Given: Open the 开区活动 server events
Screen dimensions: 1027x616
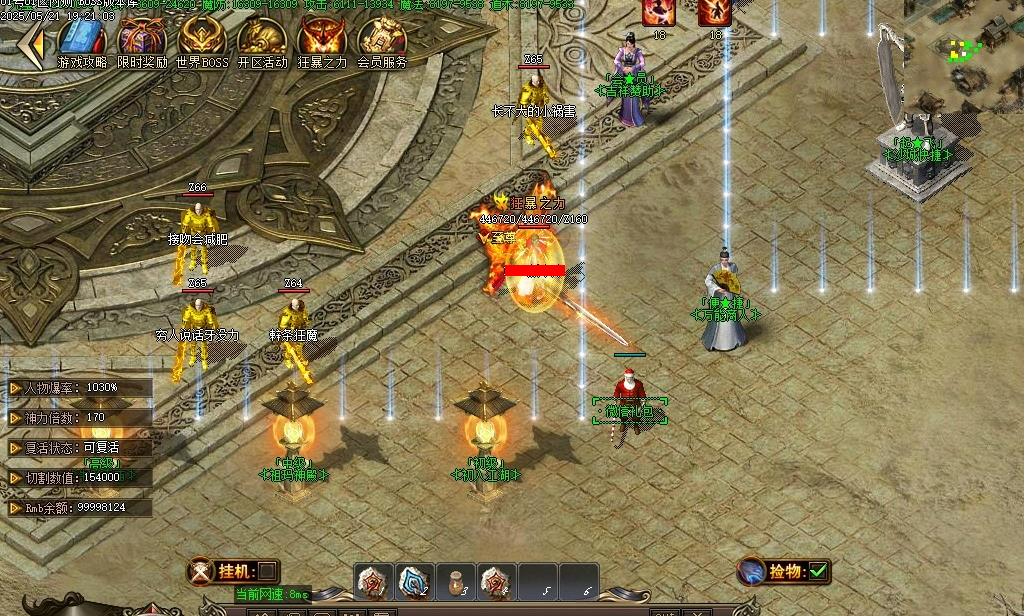Looking at the screenshot, I should tap(262, 40).
